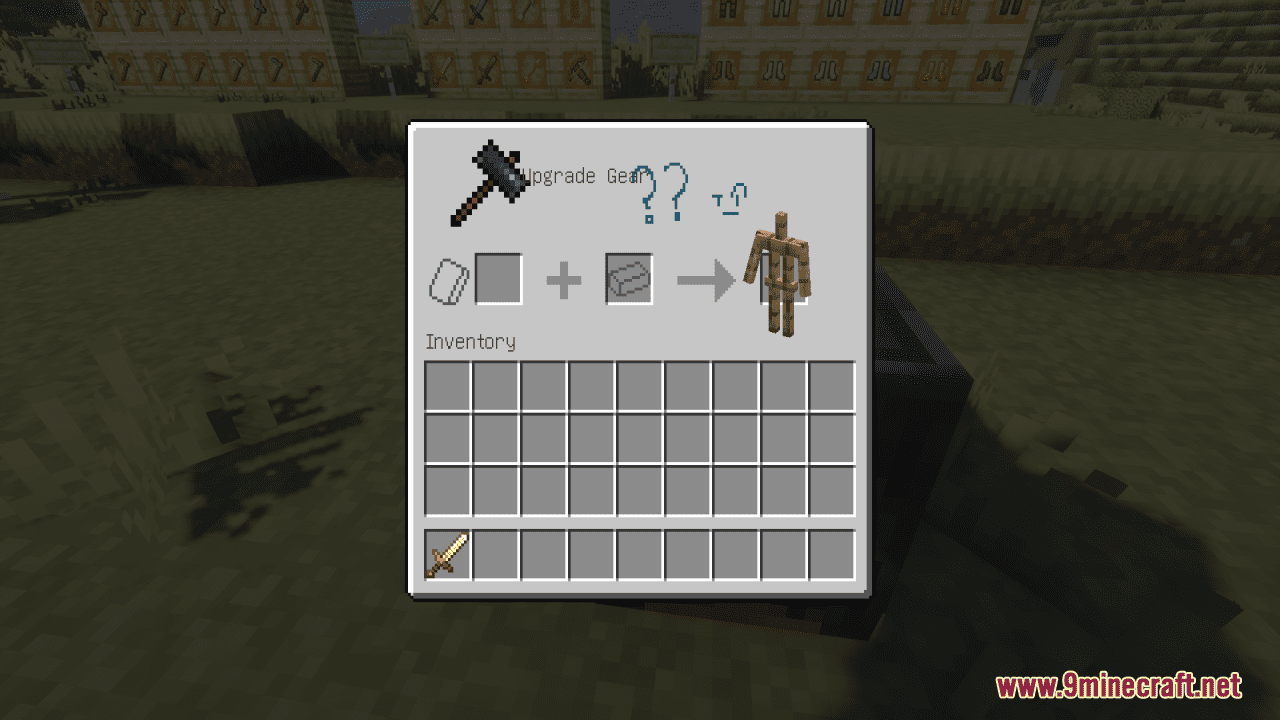This screenshot has height=720, width=1280.
Task: Select the golden sword in the hotbar
Action: pos(446,554)
